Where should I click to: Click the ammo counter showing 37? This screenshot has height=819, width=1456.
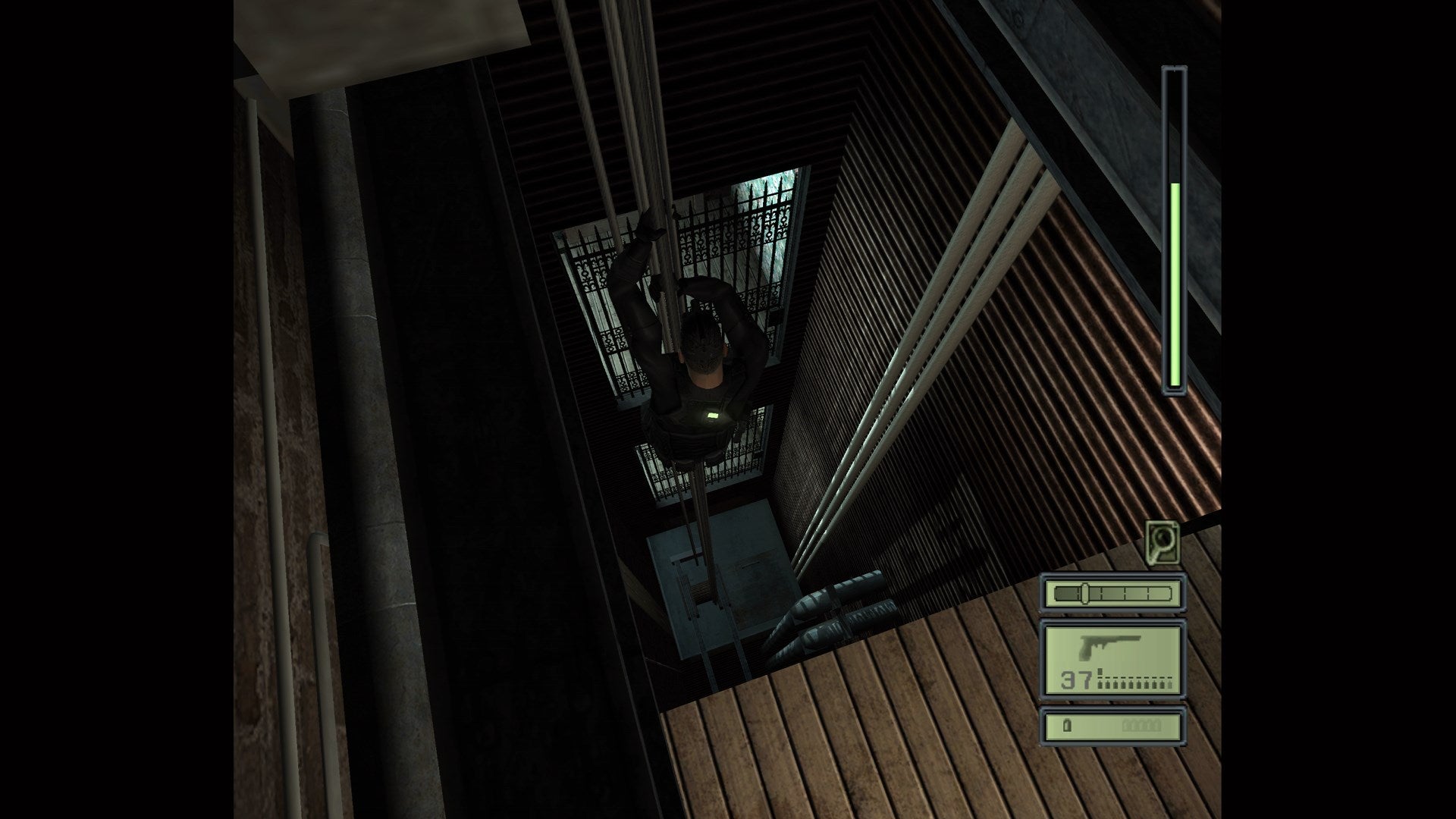(1077, 679)
